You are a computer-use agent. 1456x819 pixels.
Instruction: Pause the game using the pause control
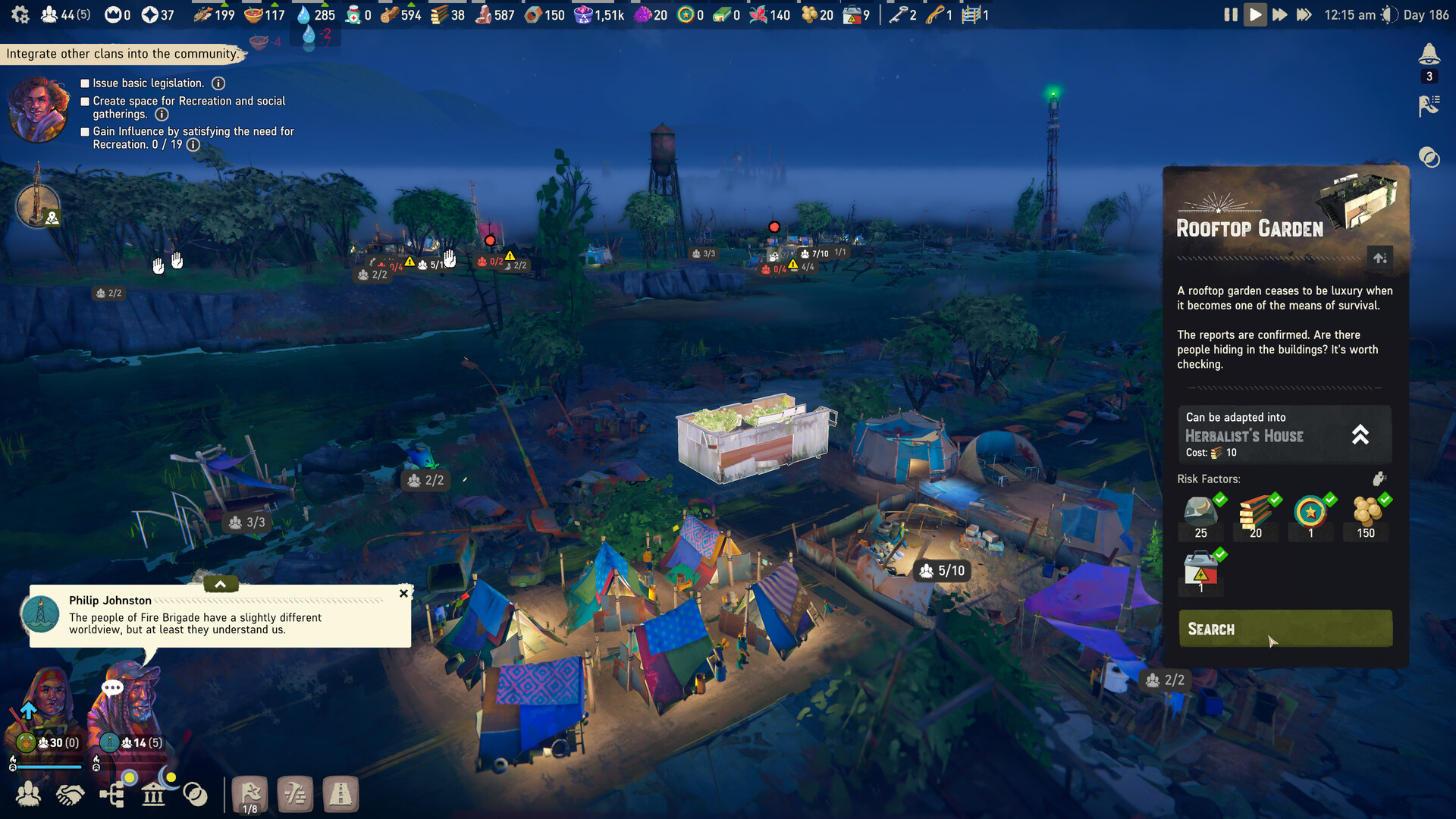(x=1230, y=14)
